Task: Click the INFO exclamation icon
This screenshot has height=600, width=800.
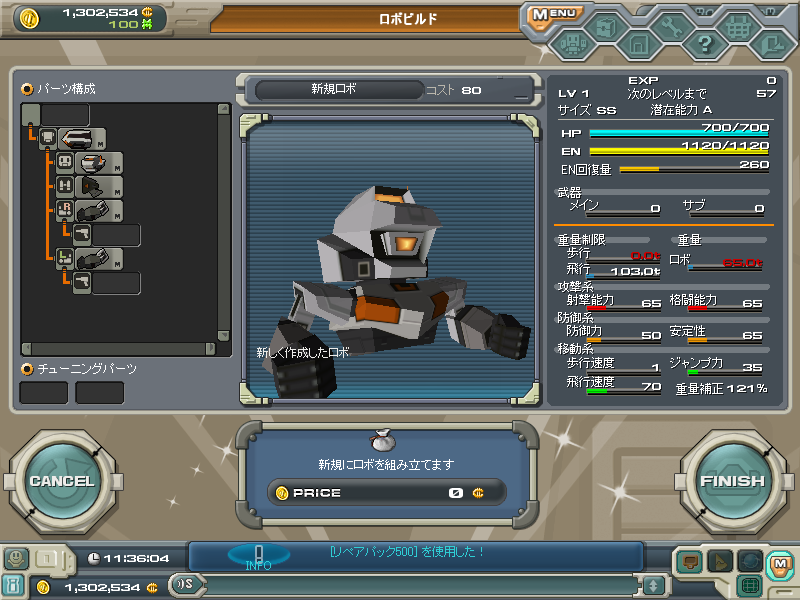Action: (x=258, y=556)
